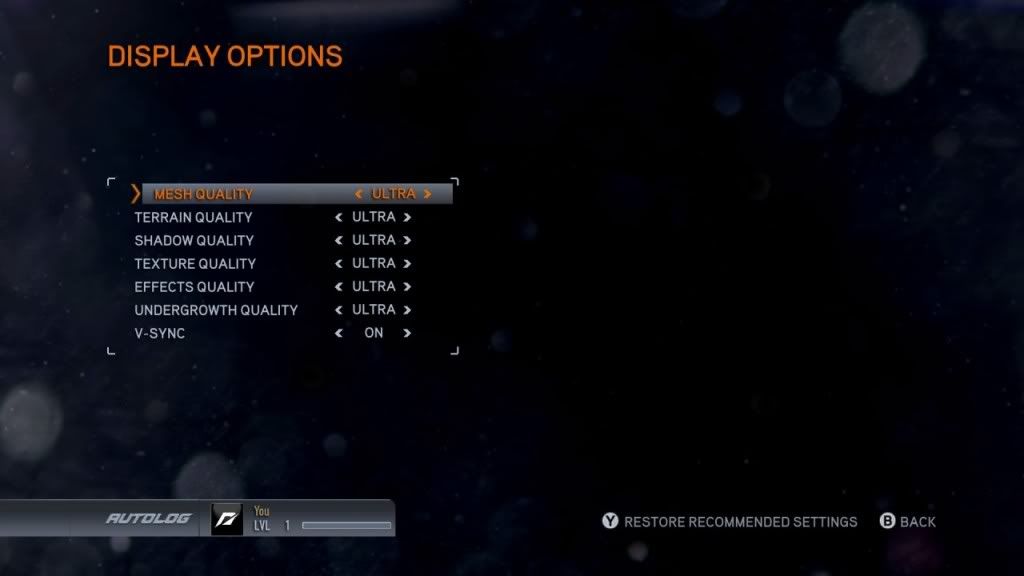Pick the Undergrowth Quality row
This screenshot has width=1024, height=576.
[x=216, y=310]
